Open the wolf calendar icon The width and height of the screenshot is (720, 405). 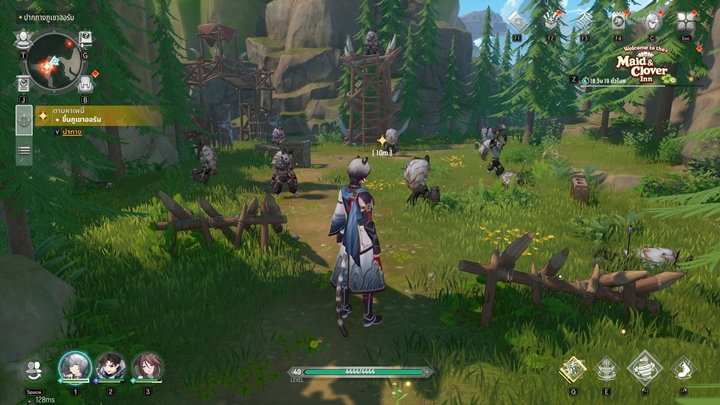click(619, 22)
